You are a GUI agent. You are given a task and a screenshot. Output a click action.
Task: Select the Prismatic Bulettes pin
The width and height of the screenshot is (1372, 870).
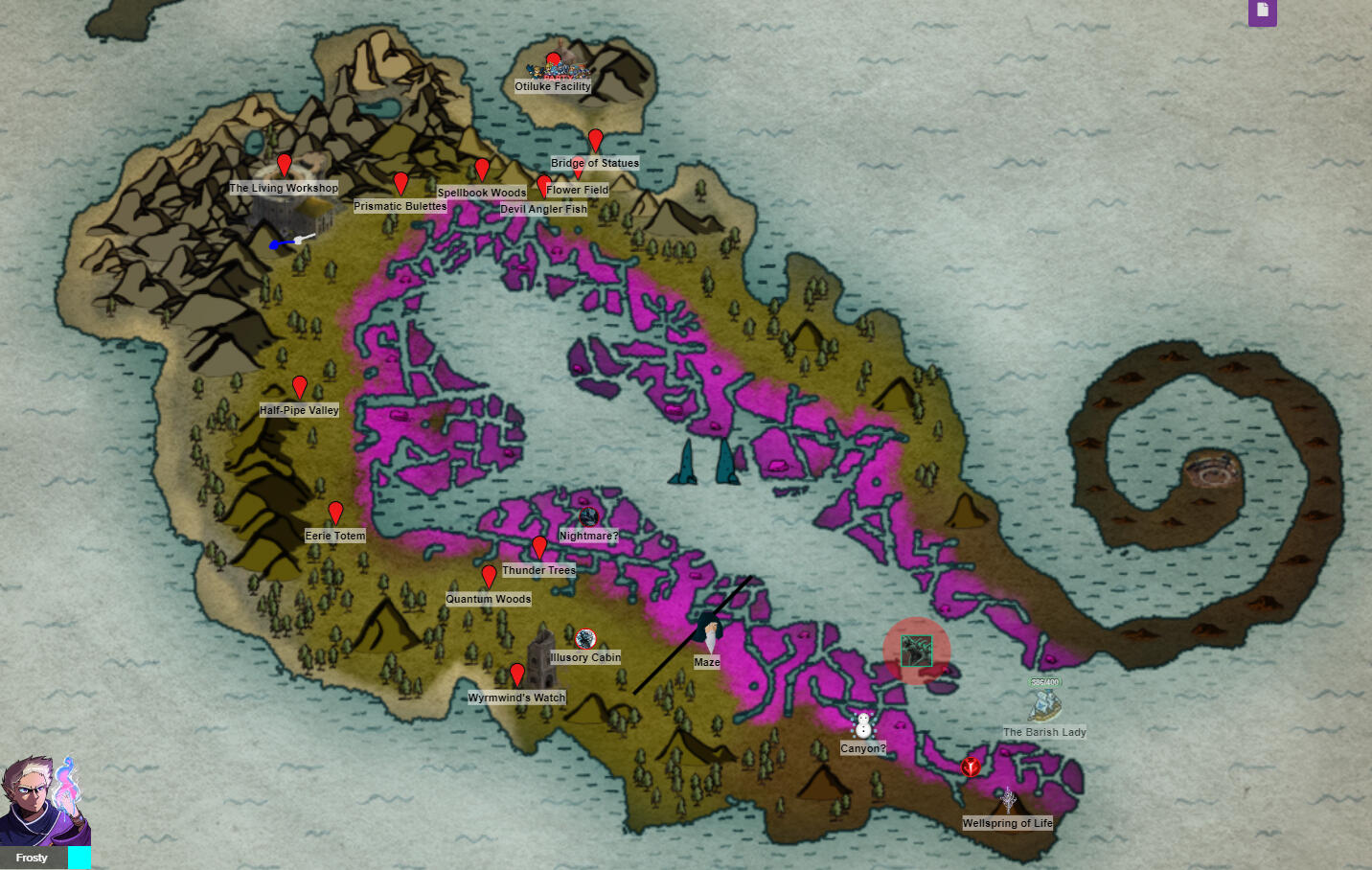click(400, 183)
